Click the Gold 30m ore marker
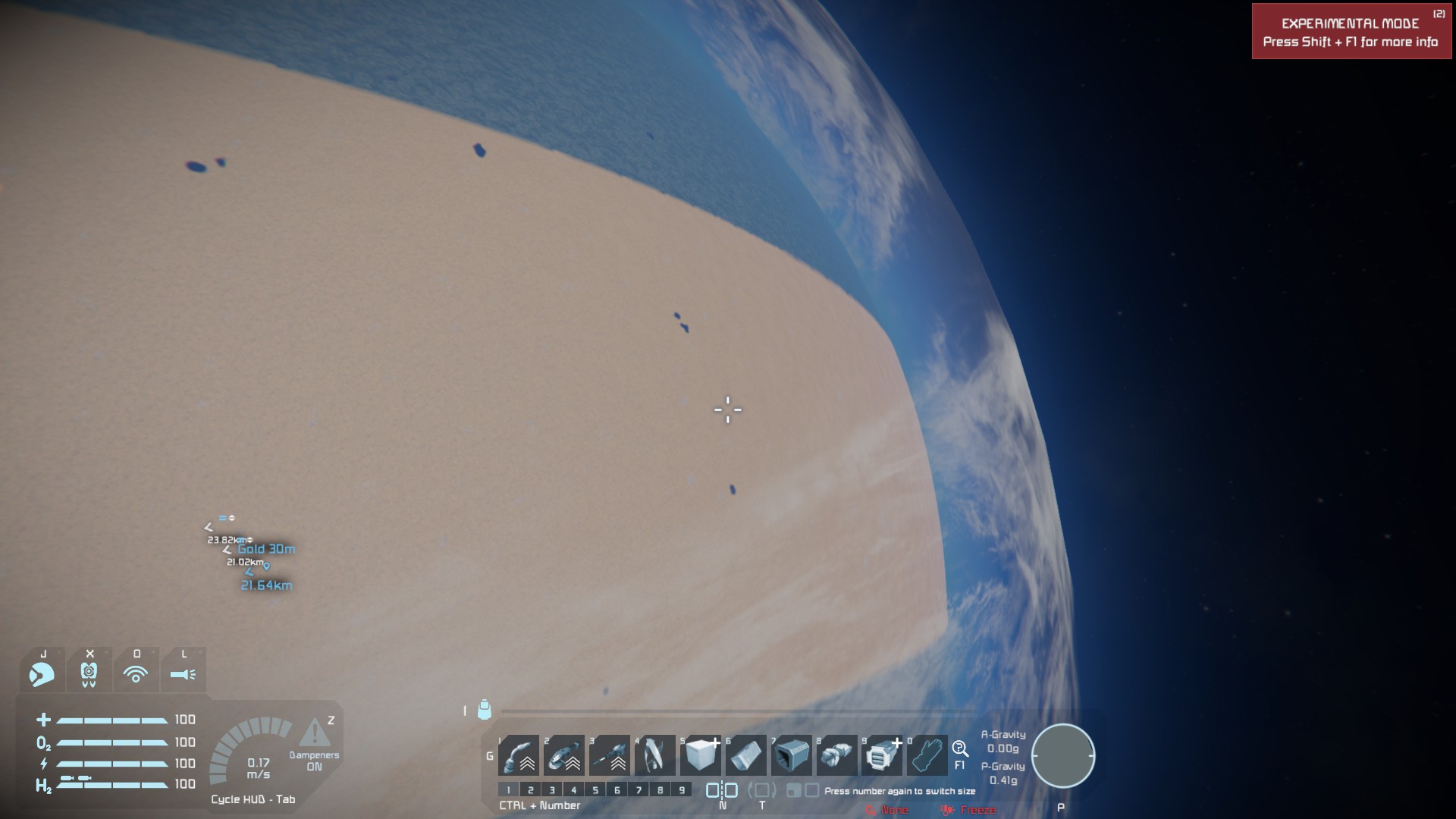Image resolution: width=1456 pixels, height=819 pixels. [266, 549]
